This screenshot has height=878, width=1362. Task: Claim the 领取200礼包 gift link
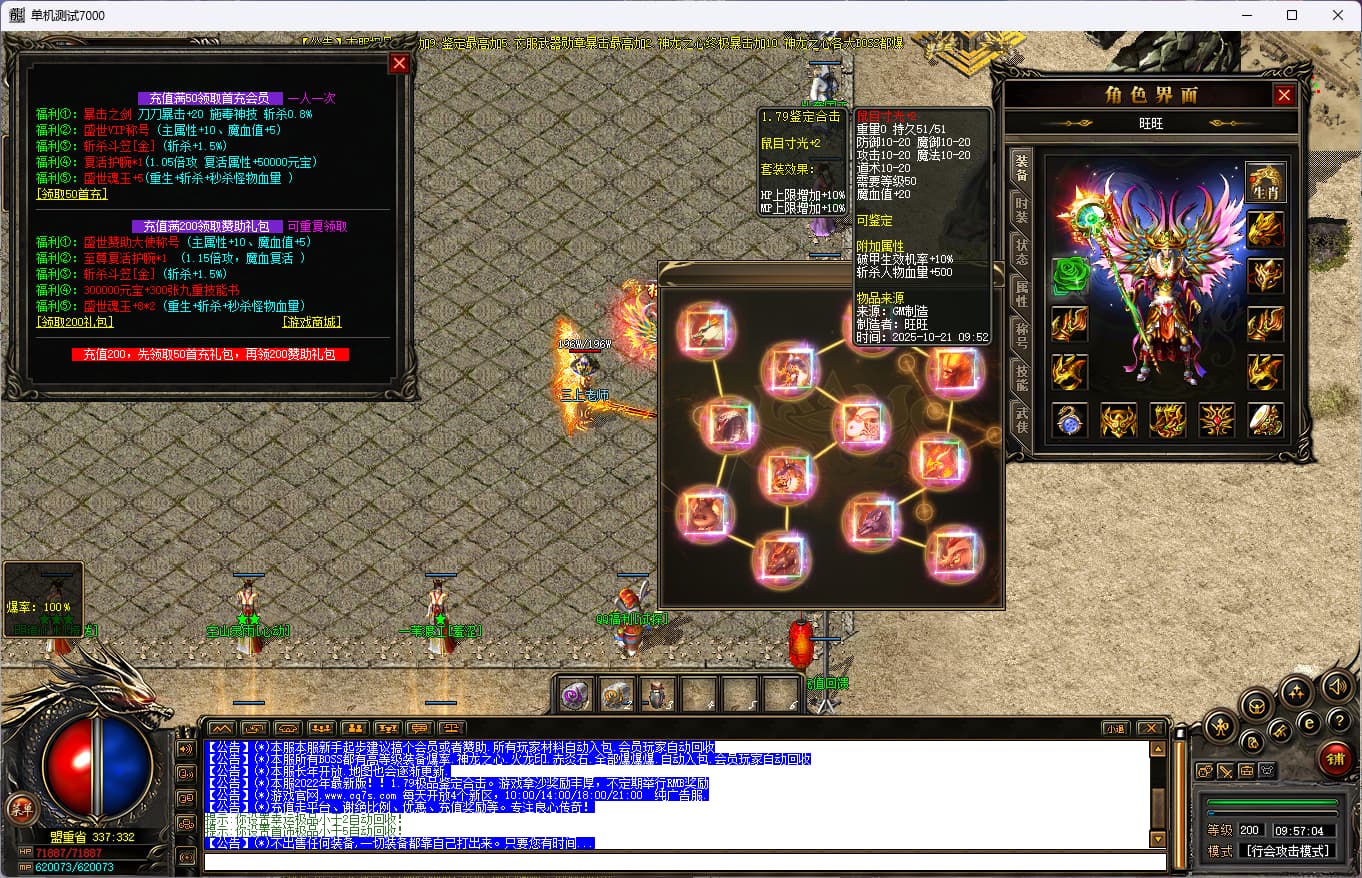[x=75, y=322]
